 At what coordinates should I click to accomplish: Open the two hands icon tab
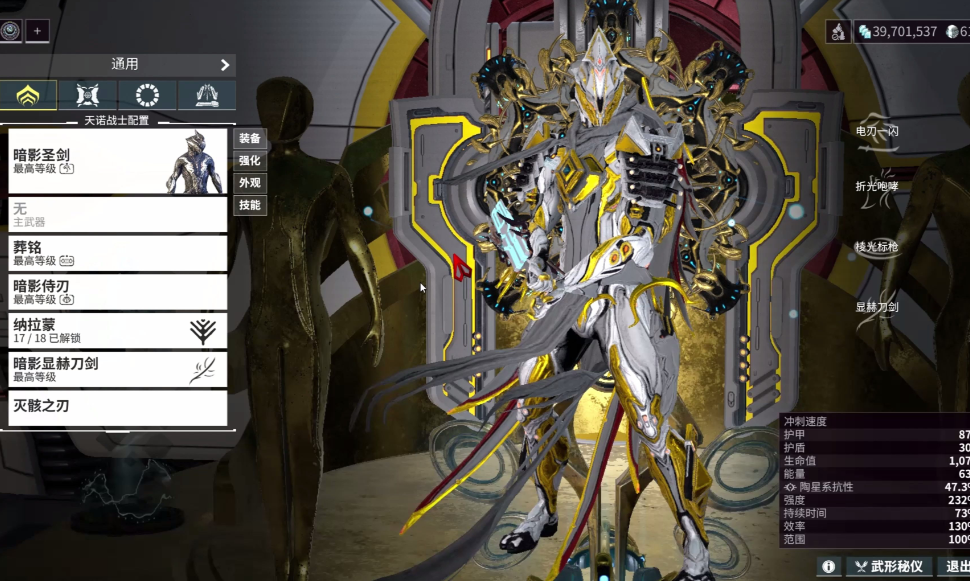point(206,96)
